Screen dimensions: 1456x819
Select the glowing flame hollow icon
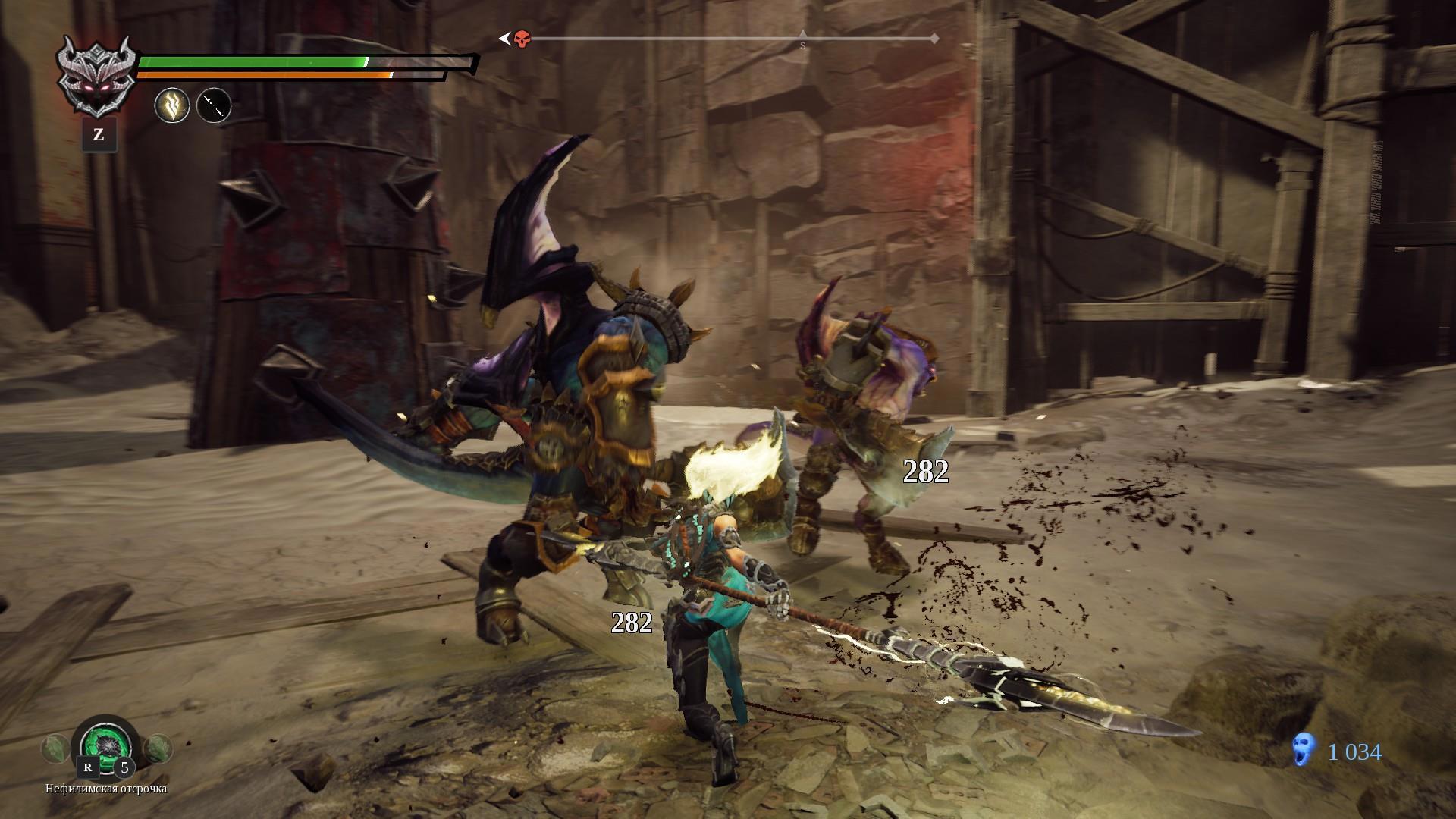point(172,105)
